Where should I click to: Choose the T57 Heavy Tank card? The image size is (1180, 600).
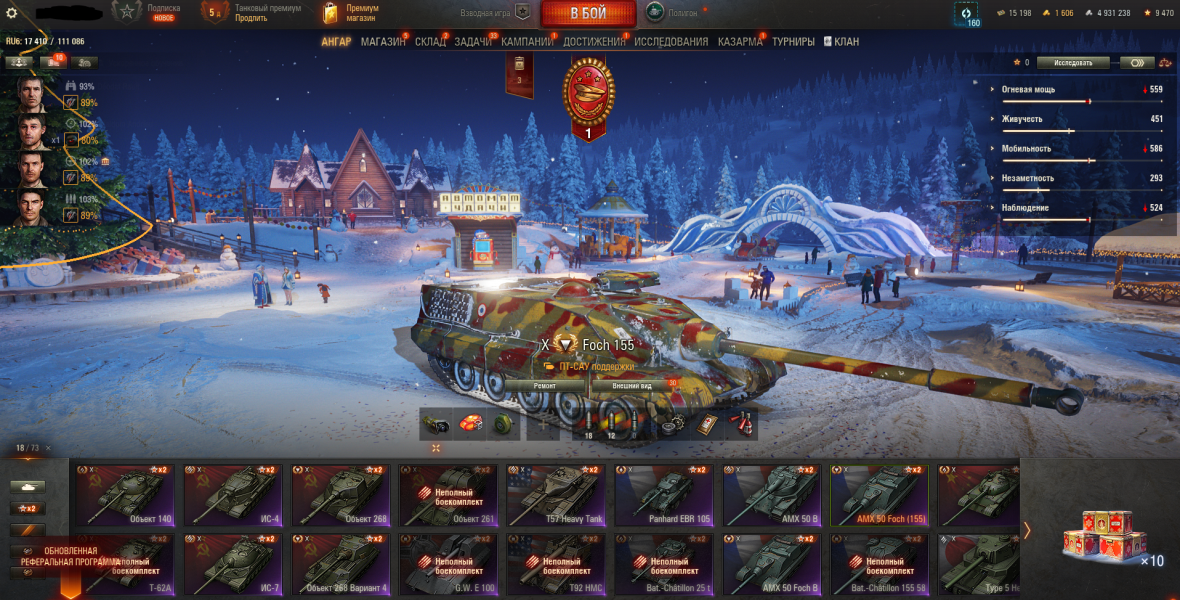tap(556, 495)
